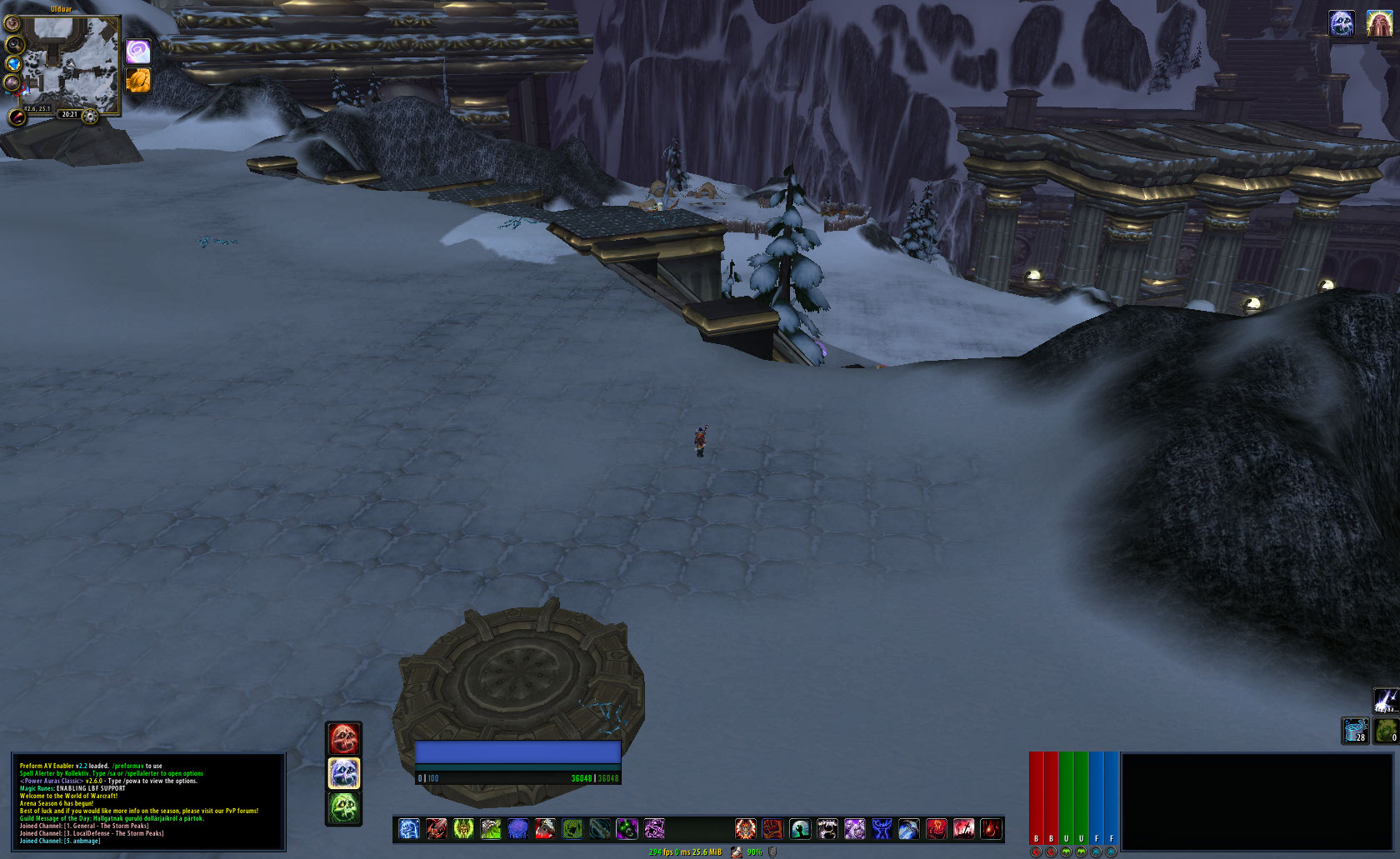This screenshot has height=859, width=1400.
Task: Select the purple swirl buff icon
Action: [137, 52]
